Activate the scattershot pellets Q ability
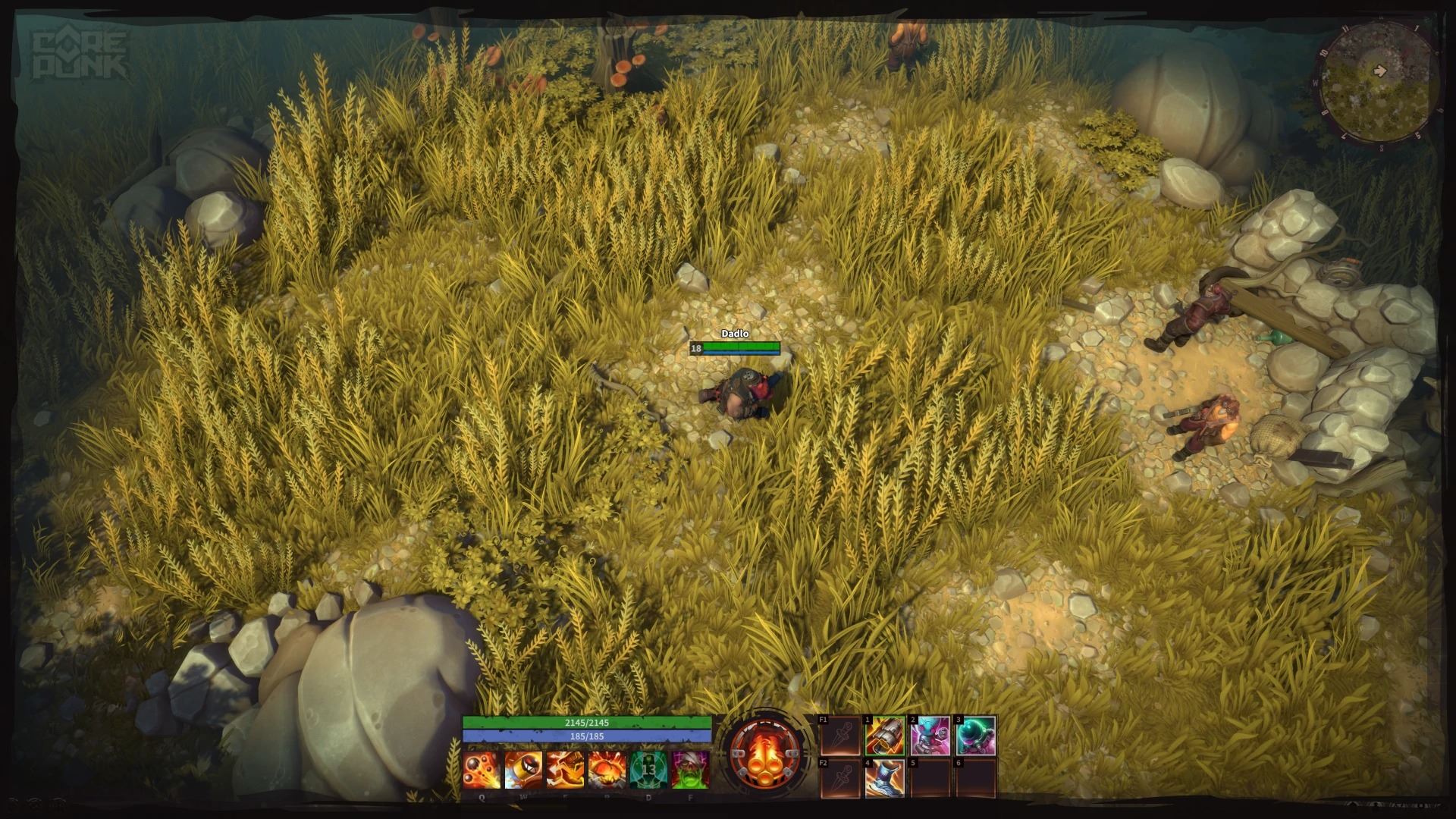The height and width of the screenshot is (819, 1456). pyautogui.click(x=482, y=770)
